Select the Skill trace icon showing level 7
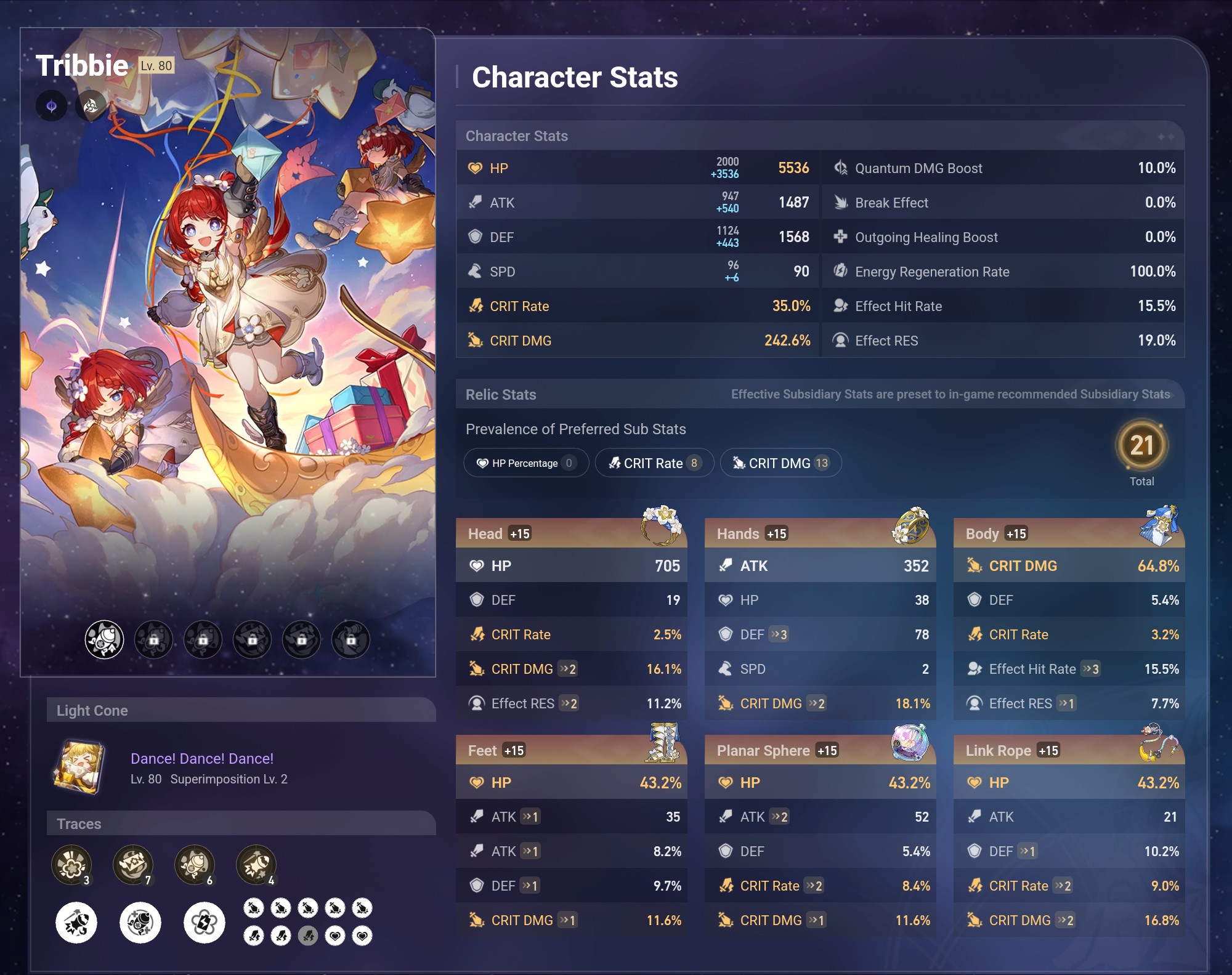This screenshot has height=975, width=1232. (134, 865)
